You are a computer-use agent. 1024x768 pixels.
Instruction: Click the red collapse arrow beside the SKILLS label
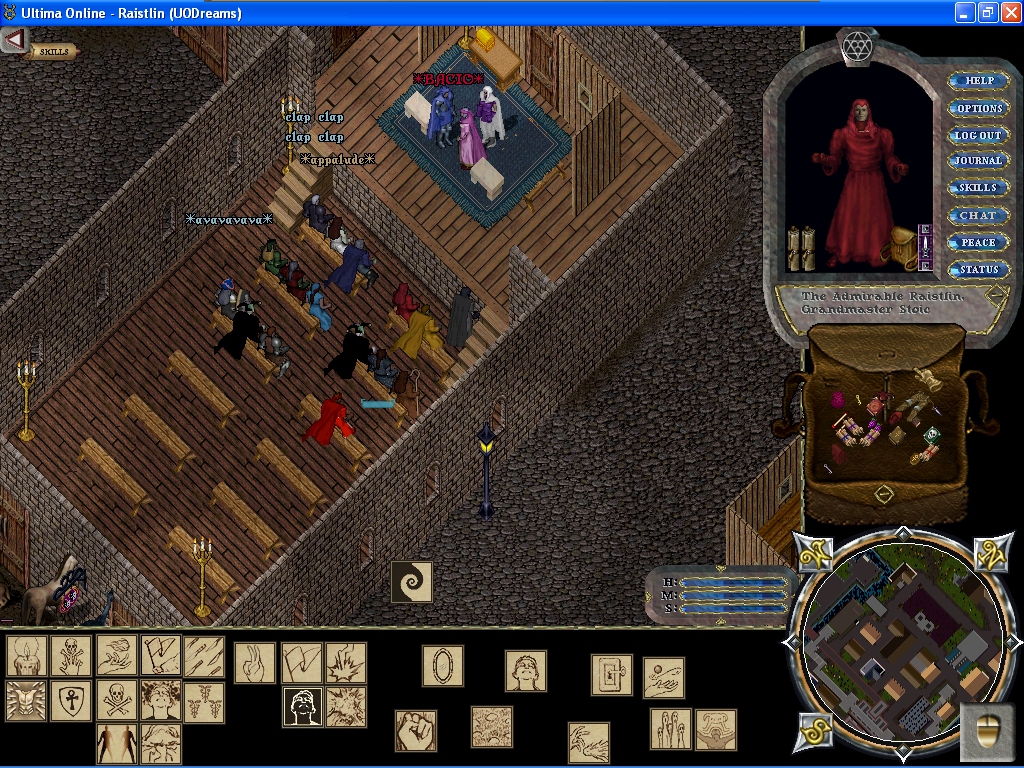pos(14,40)
